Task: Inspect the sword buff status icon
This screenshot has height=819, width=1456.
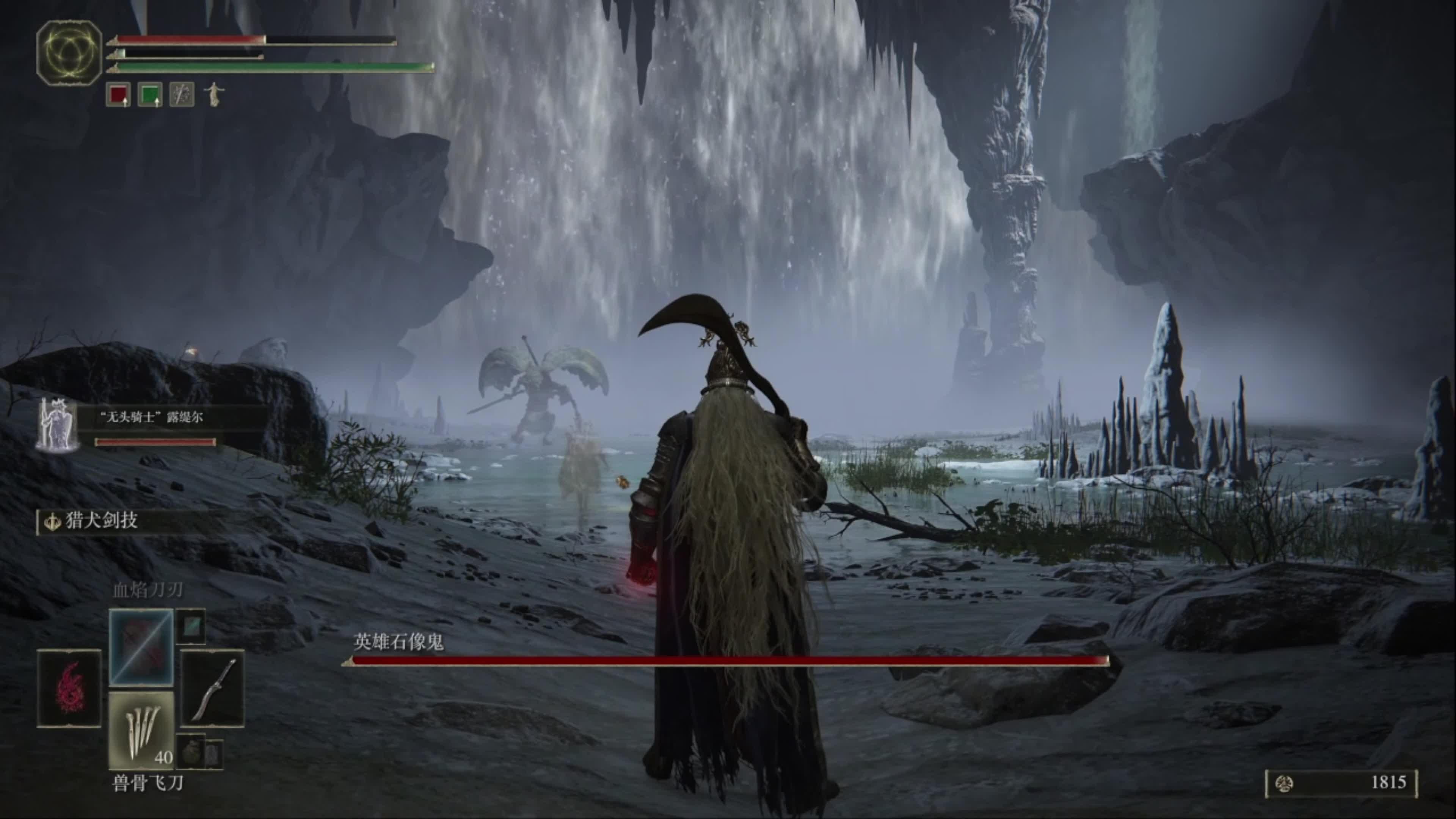Action: coord(182,94)
